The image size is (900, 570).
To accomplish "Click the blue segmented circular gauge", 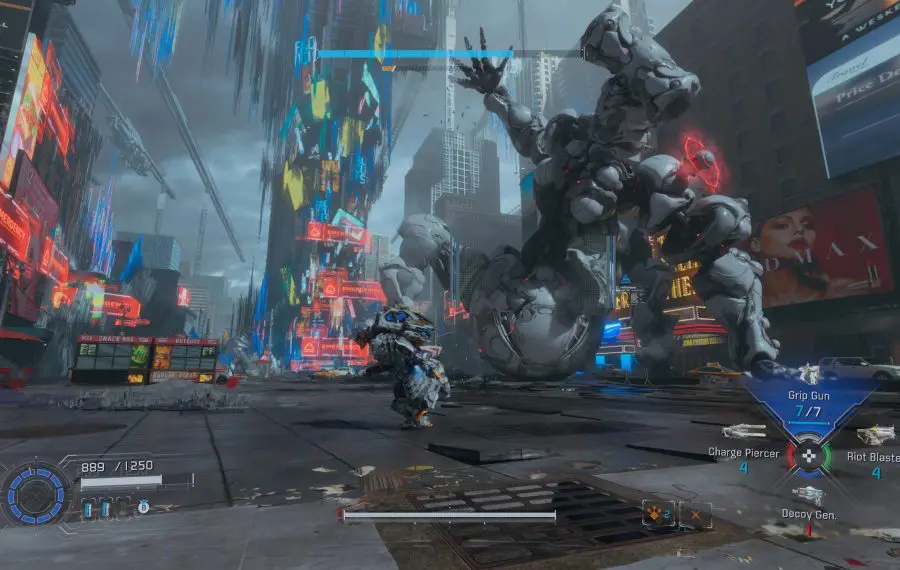I will pos(38,492).
